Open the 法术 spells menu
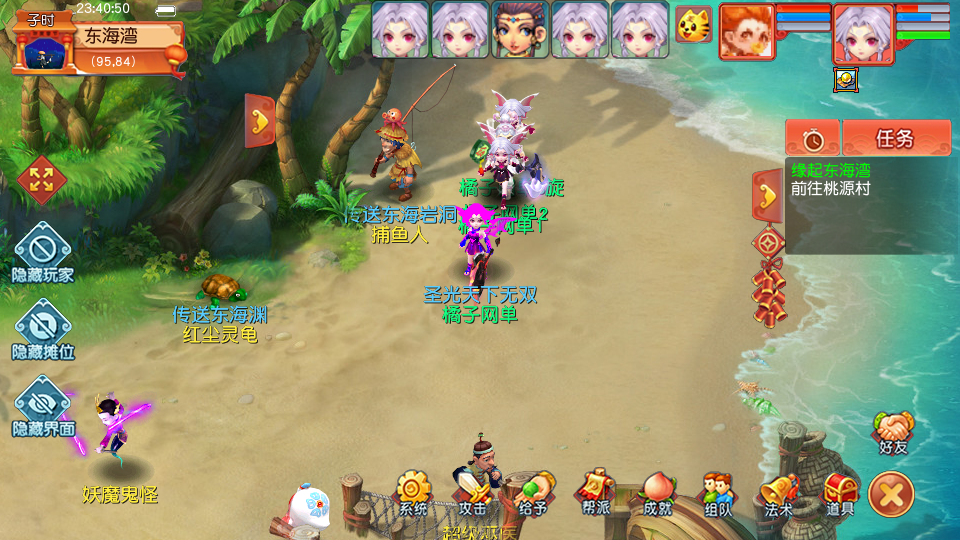This screenshot has width=960, height=540. (x=778, y=492)
